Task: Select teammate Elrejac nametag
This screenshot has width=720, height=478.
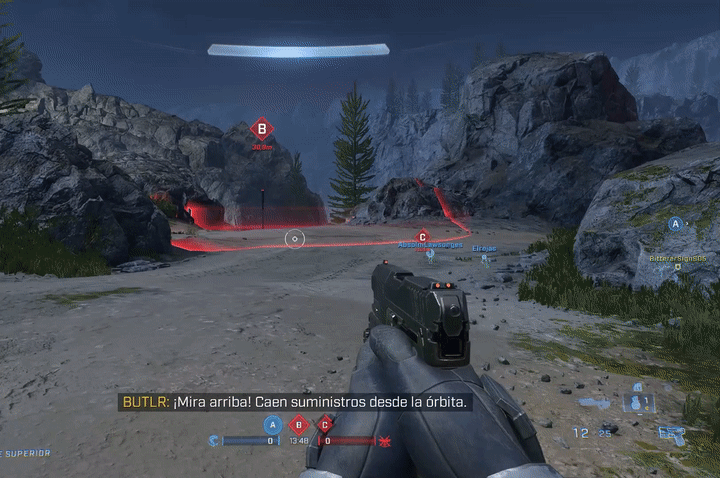Action: [484, 247]
